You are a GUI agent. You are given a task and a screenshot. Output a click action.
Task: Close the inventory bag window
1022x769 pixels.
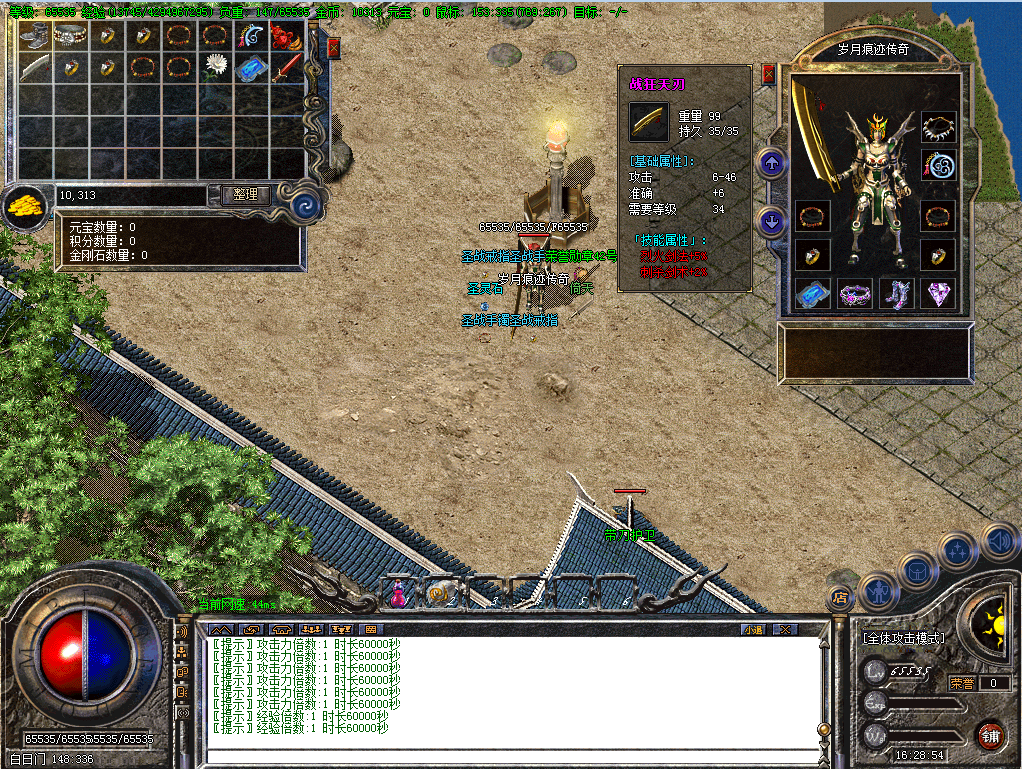[333, 47]
